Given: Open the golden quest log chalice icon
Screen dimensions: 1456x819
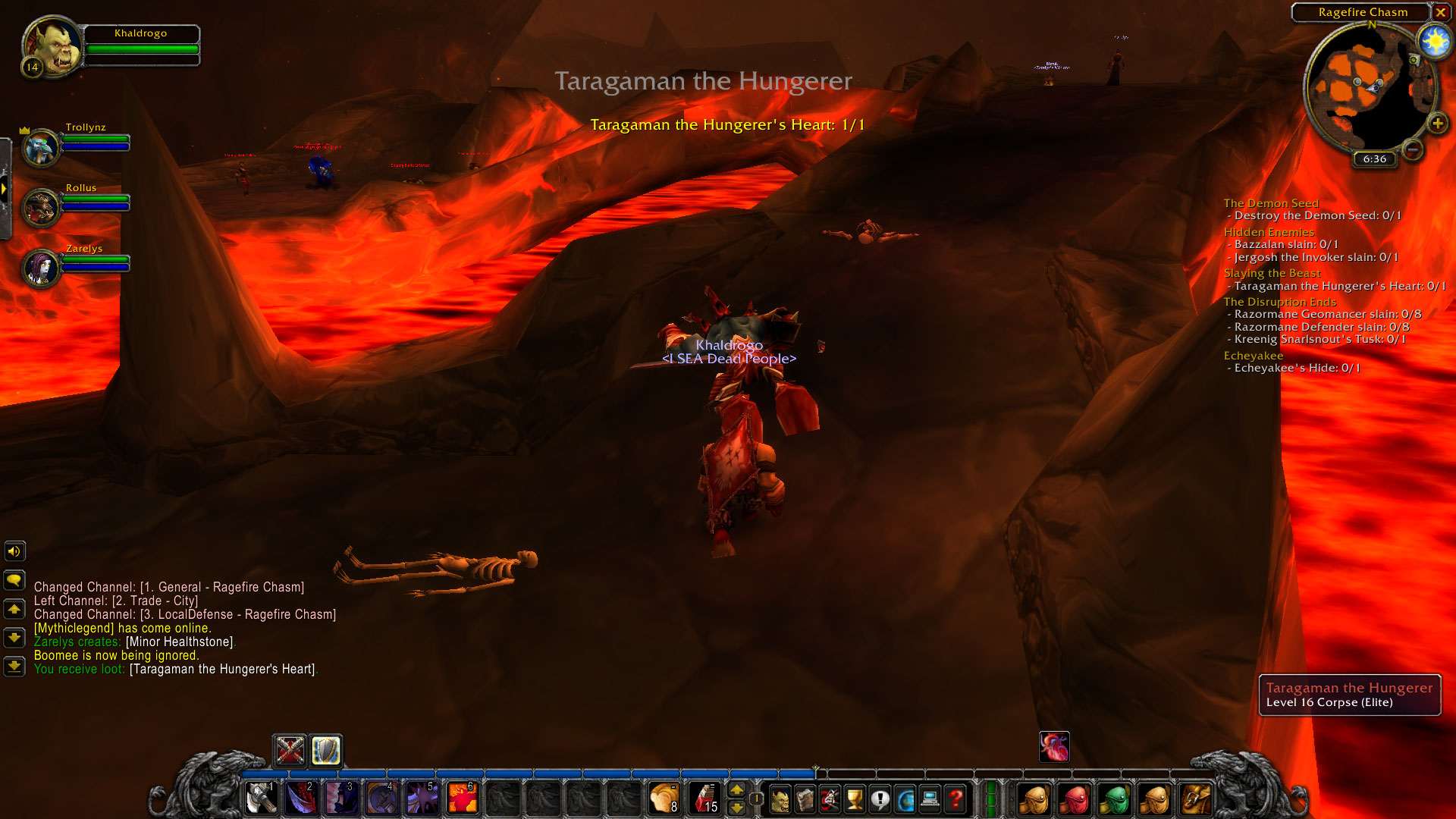Looking at the screenshot, I should pos(855,799).
